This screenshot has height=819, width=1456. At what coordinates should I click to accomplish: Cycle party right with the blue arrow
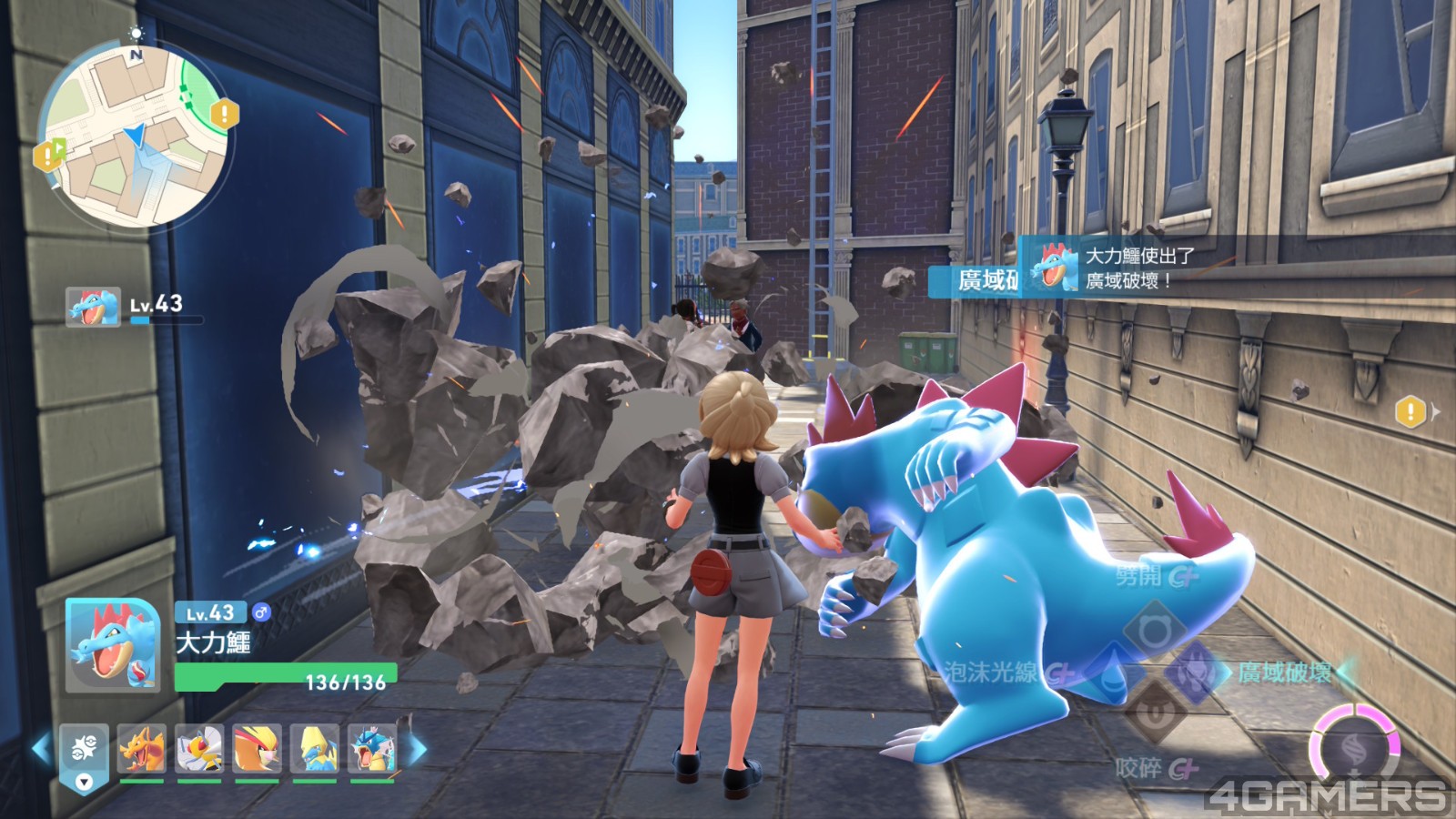[x=418, y=750]
